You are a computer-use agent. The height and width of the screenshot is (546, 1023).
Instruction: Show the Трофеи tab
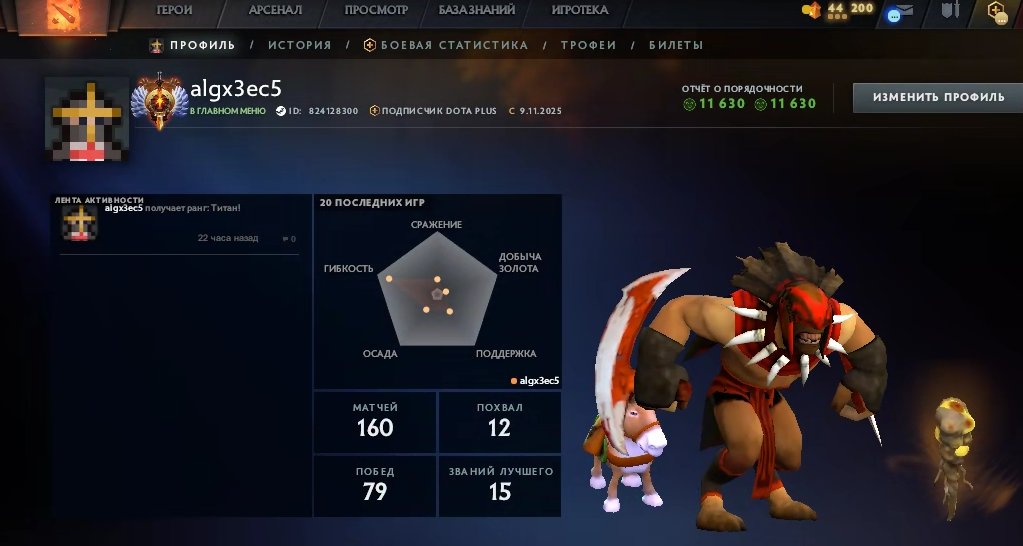tap(588, 45)
